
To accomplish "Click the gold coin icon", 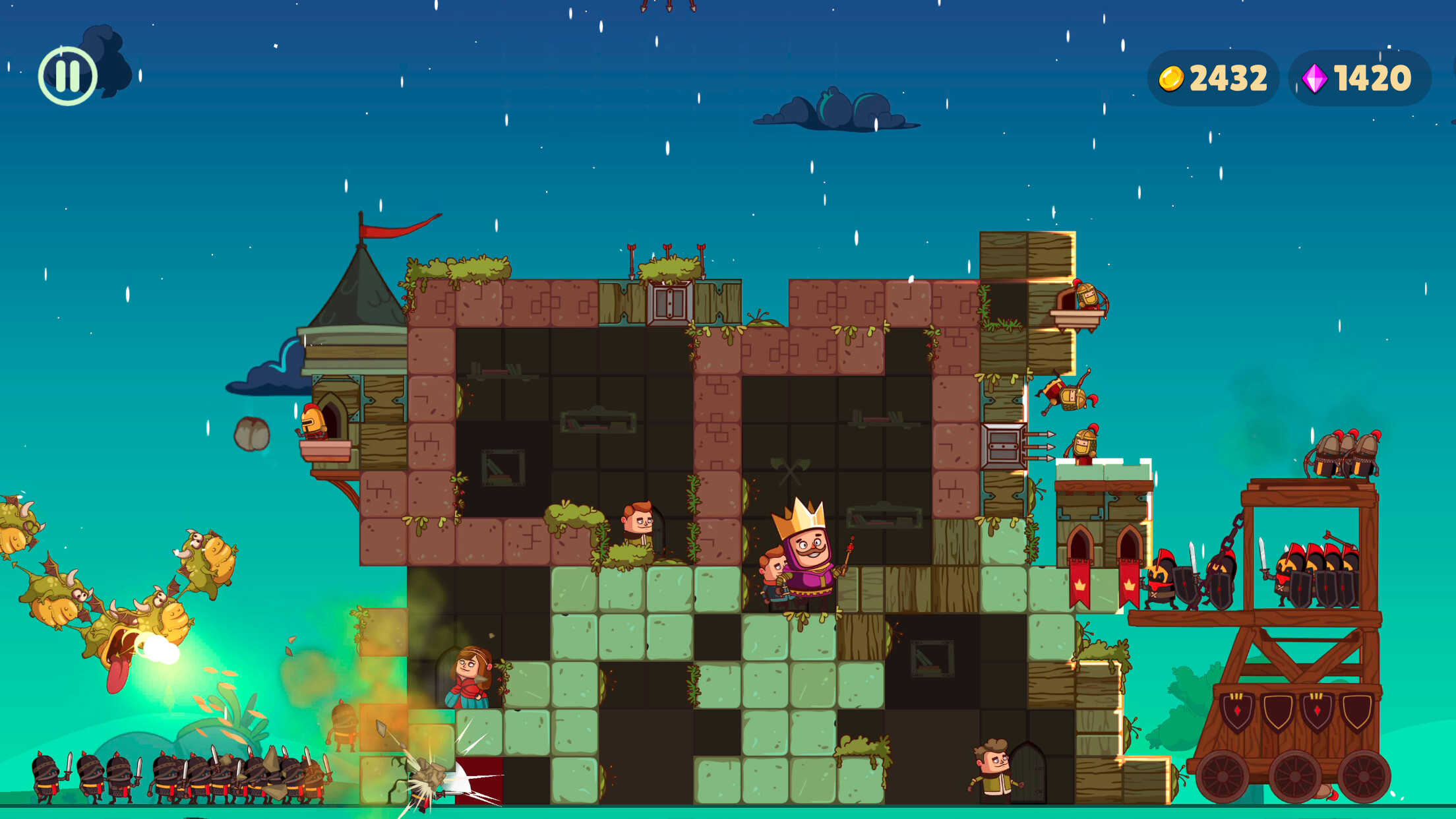I will pos(1172,77).
